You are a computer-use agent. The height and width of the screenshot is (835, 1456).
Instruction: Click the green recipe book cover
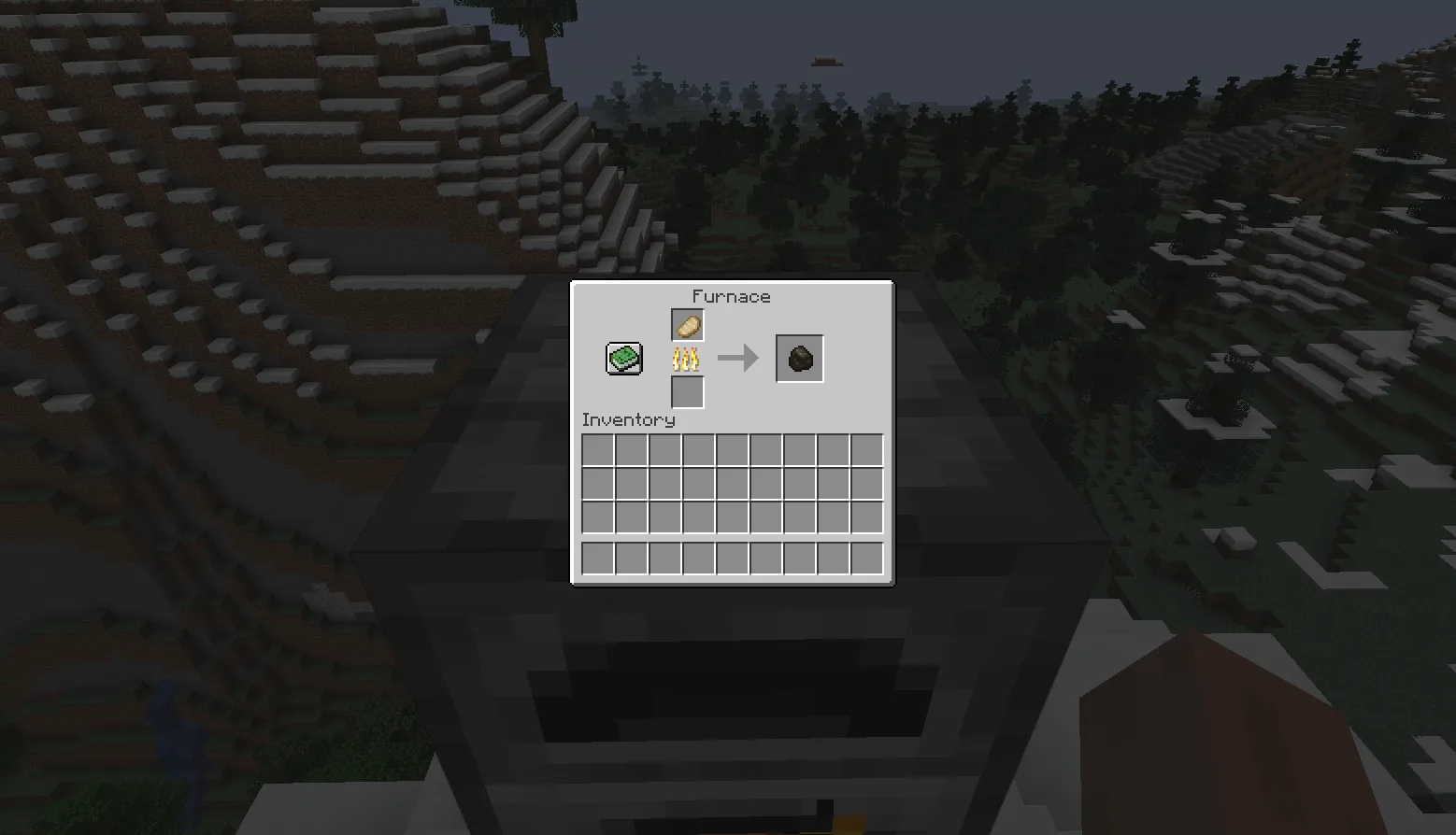[x=622, y=358]
